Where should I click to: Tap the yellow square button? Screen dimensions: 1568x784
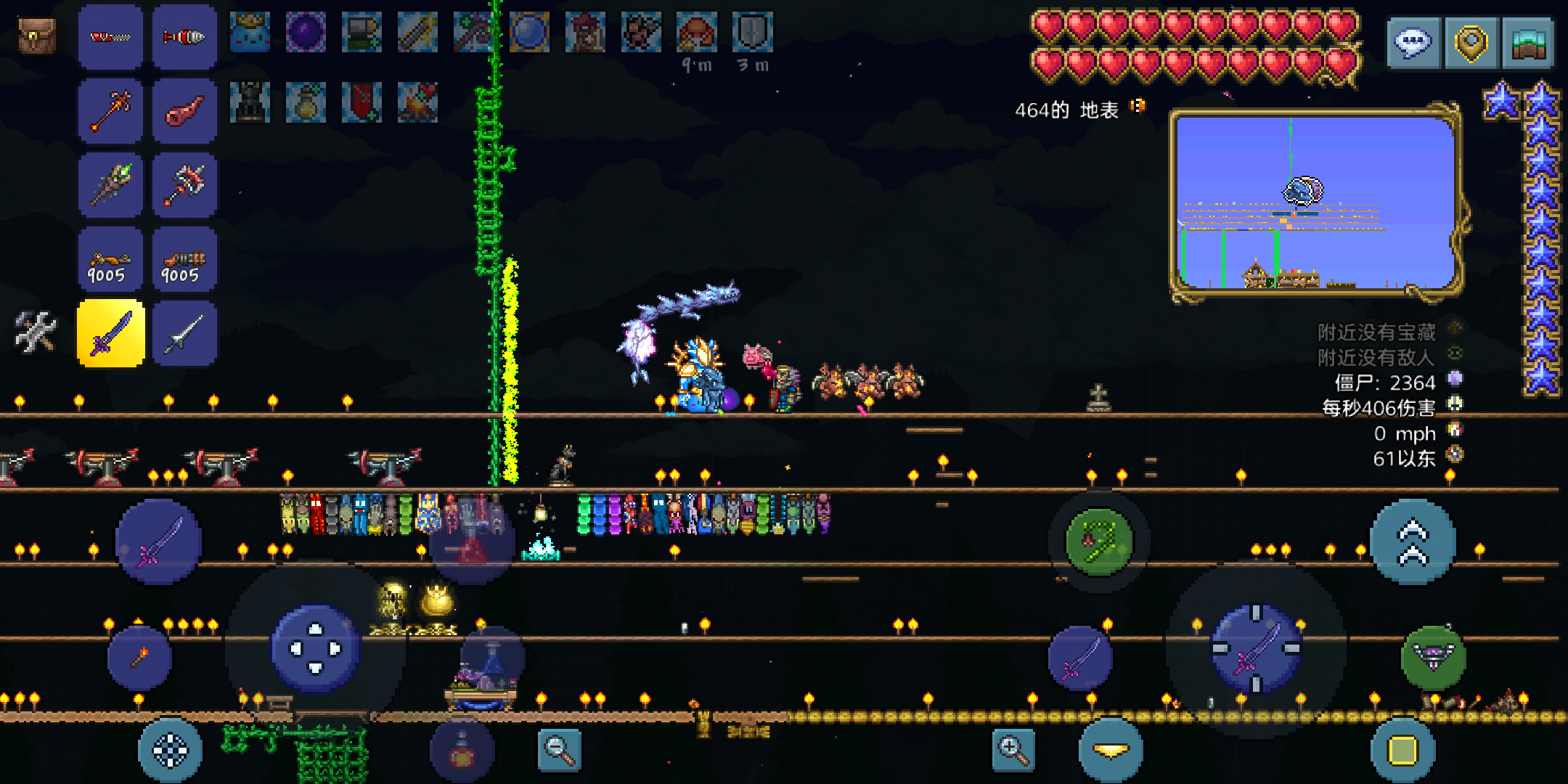pos(1402,751)
